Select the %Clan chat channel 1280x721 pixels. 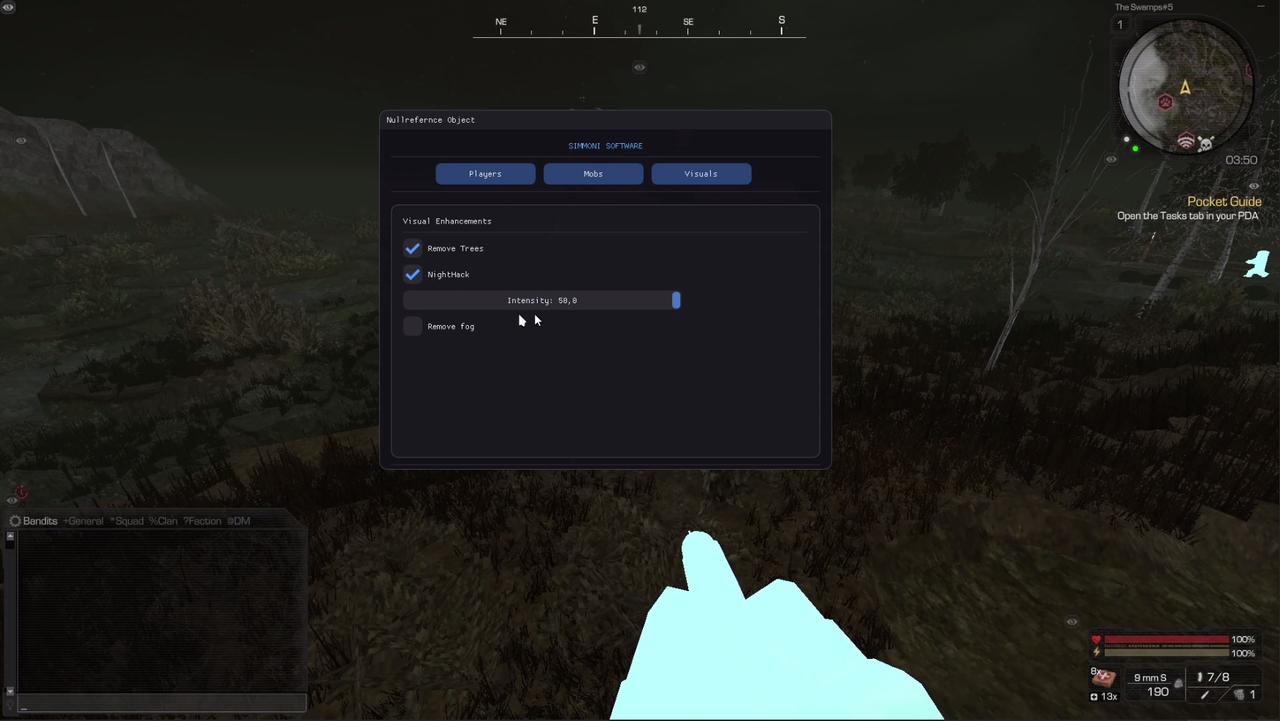click(x=163, y=521)
